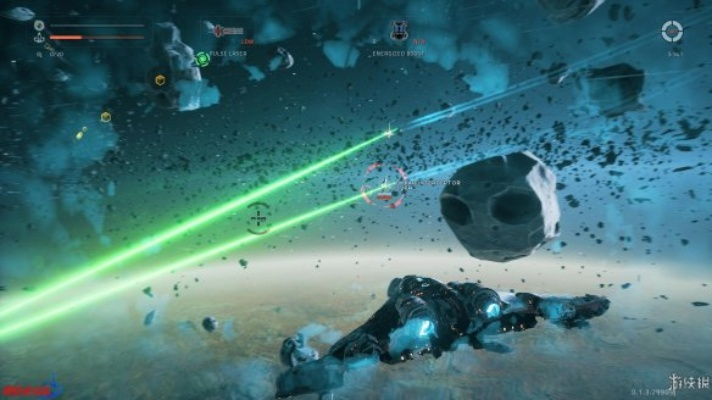
Task: Click the green circular marker beside Pulse Laser
Action: (x=203, y=59)
